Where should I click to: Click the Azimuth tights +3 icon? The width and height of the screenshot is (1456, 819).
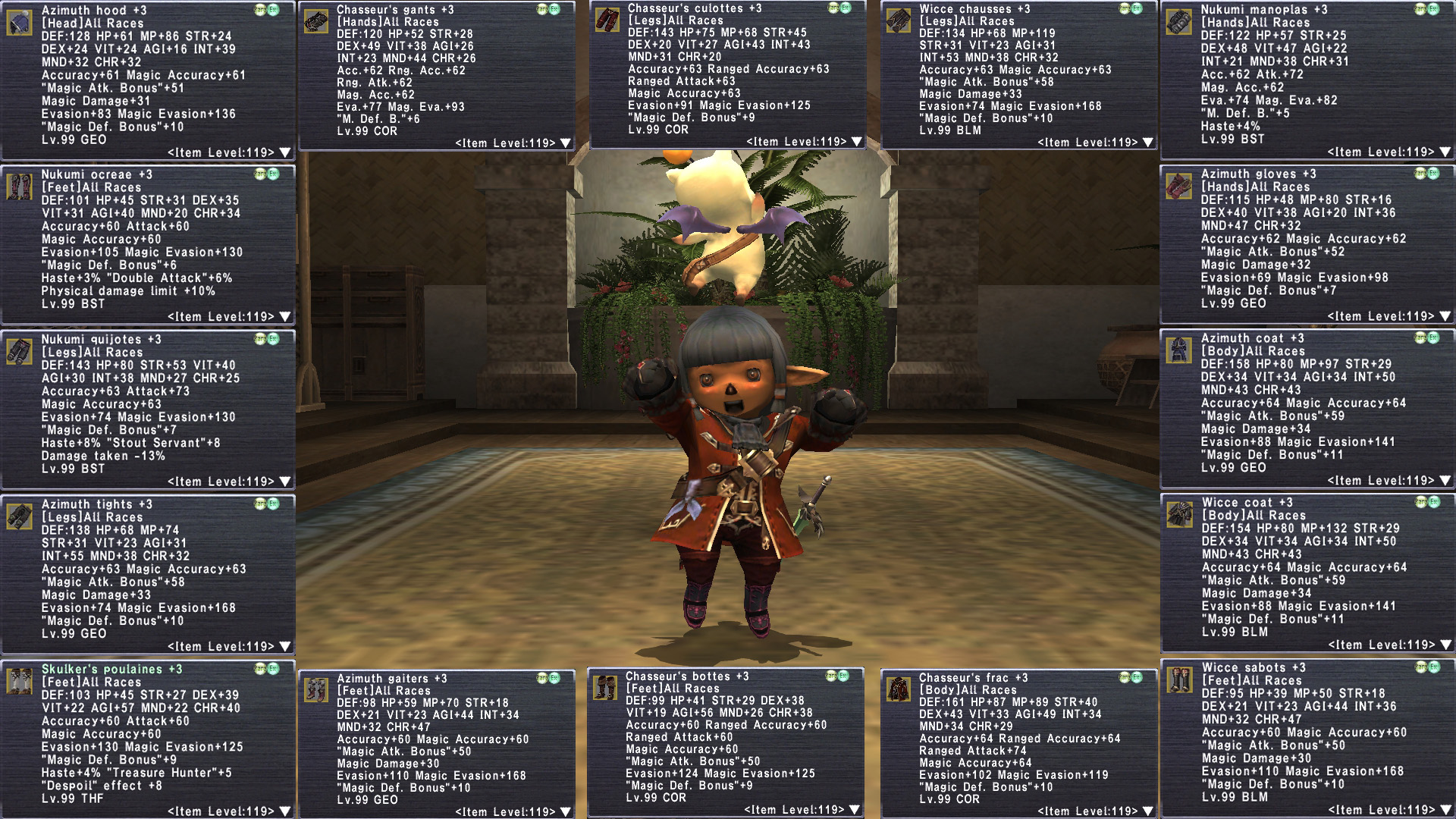point(19,516)
